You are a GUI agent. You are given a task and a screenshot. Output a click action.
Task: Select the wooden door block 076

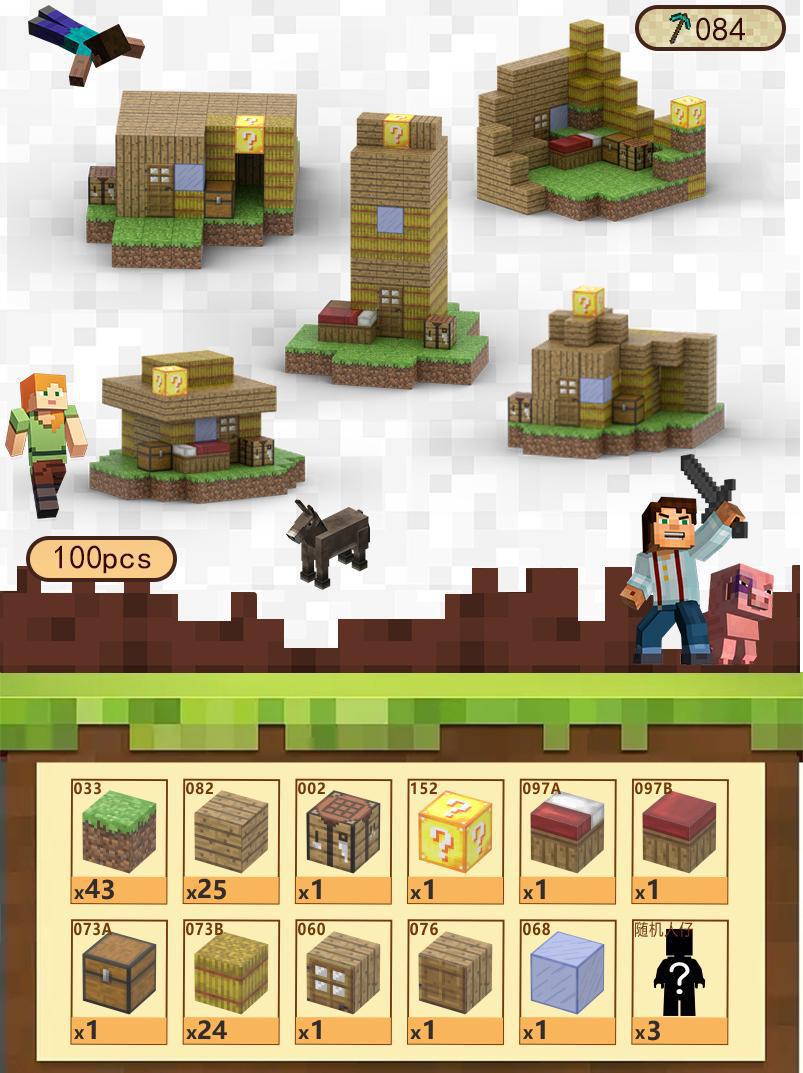455,982
